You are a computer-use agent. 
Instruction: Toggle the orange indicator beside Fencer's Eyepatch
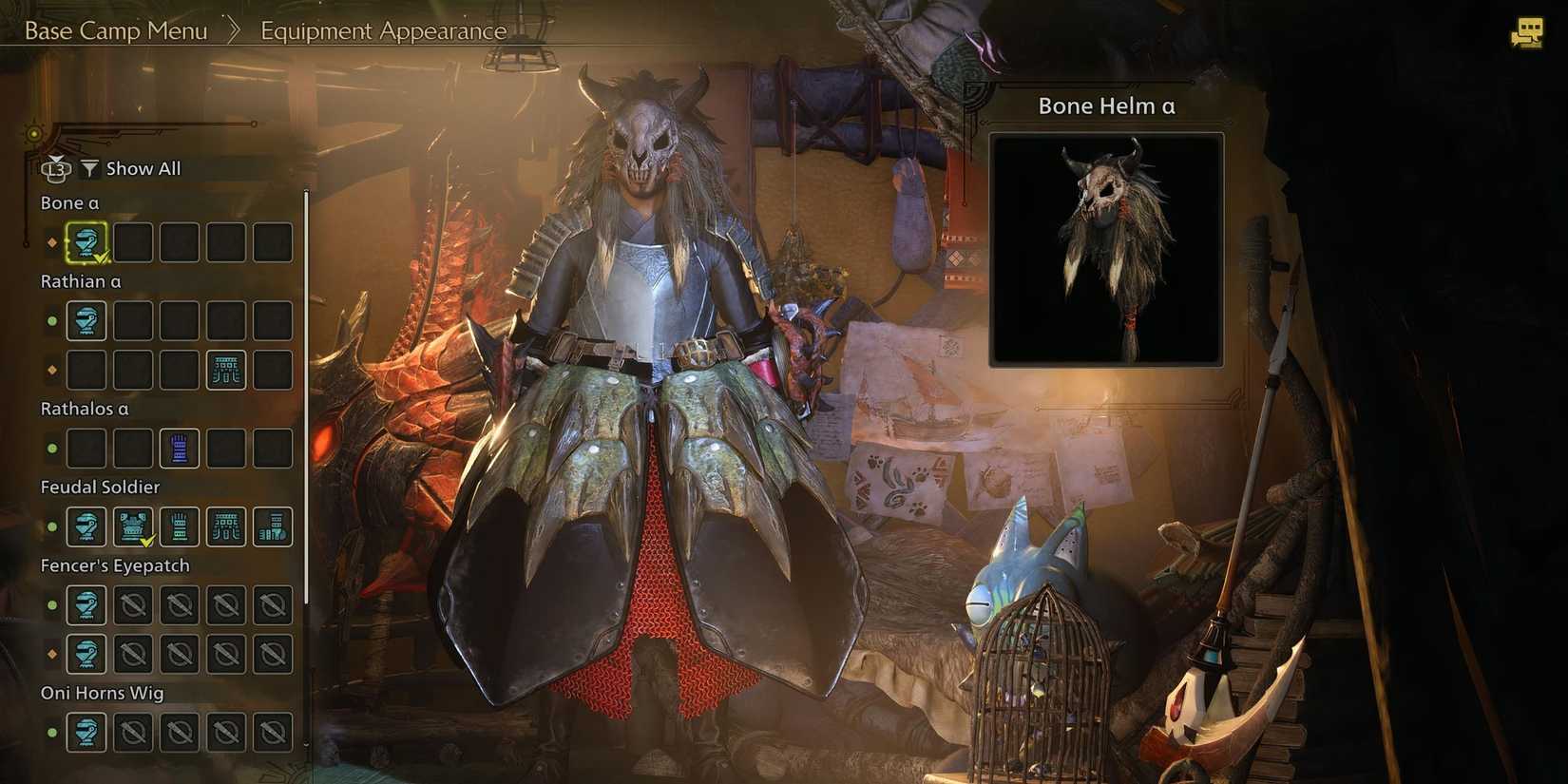point(51,654)
